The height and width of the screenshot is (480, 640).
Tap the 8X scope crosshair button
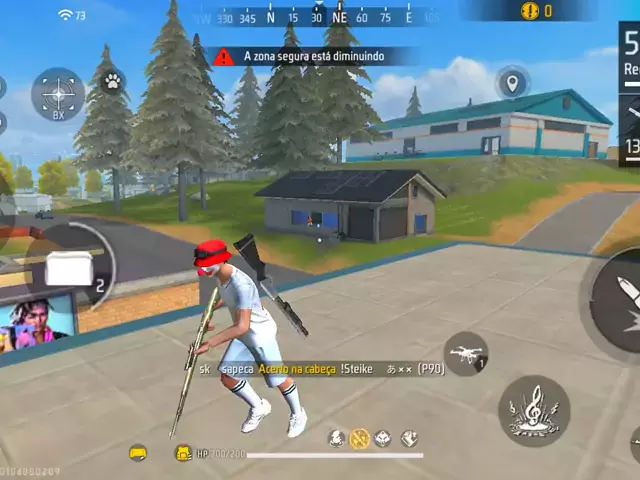[x=57, y=95]
